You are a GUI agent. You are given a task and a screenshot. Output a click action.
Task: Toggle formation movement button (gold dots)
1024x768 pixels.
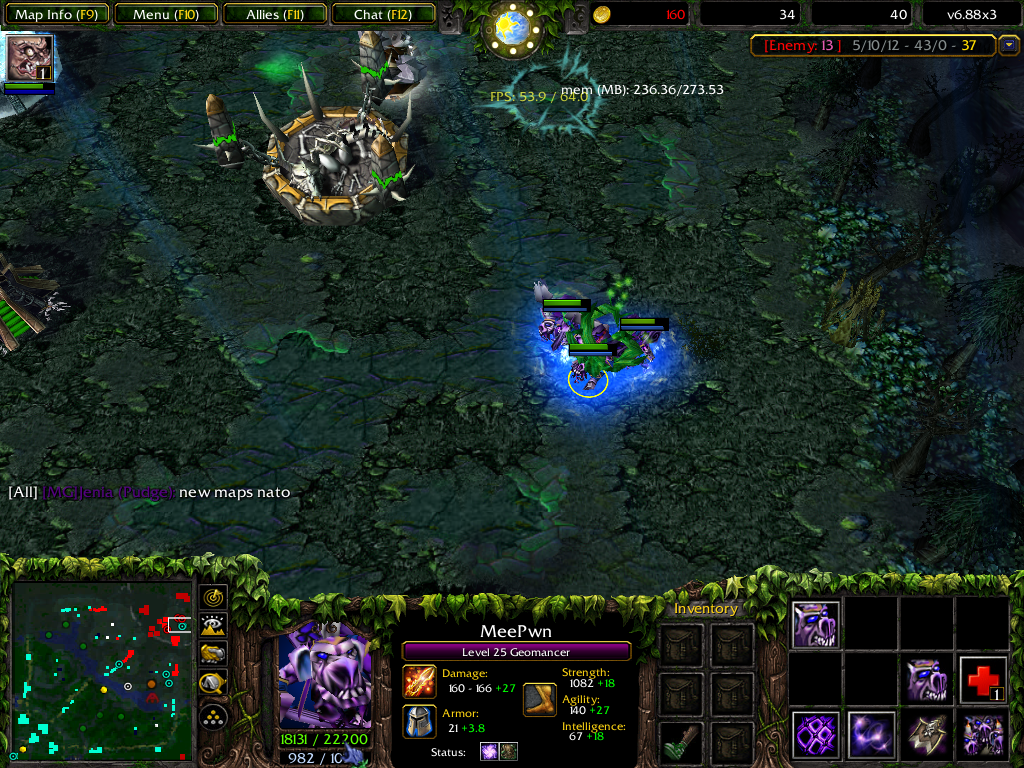coord(213,716)
